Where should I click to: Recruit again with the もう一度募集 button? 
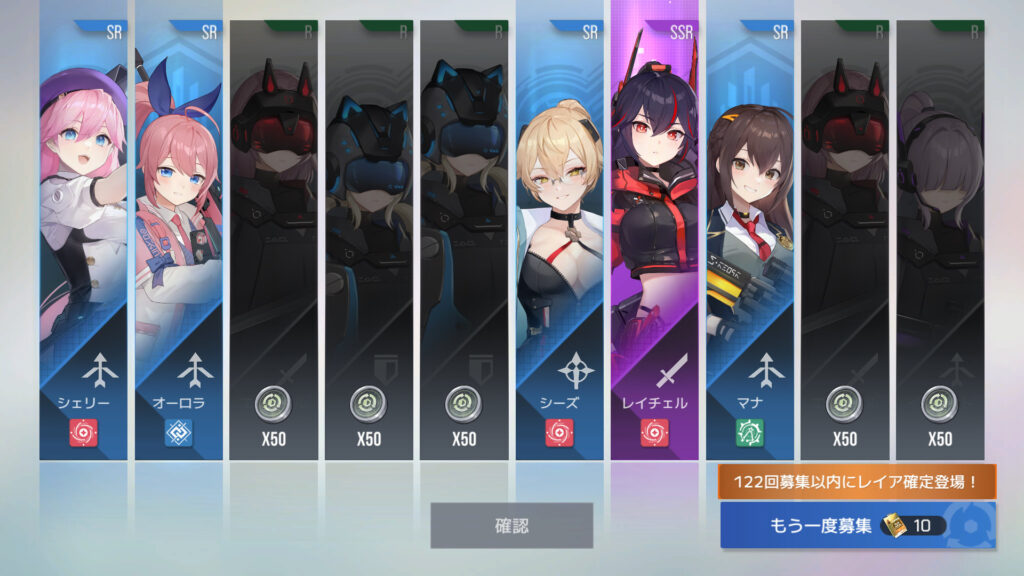(858, 525)
